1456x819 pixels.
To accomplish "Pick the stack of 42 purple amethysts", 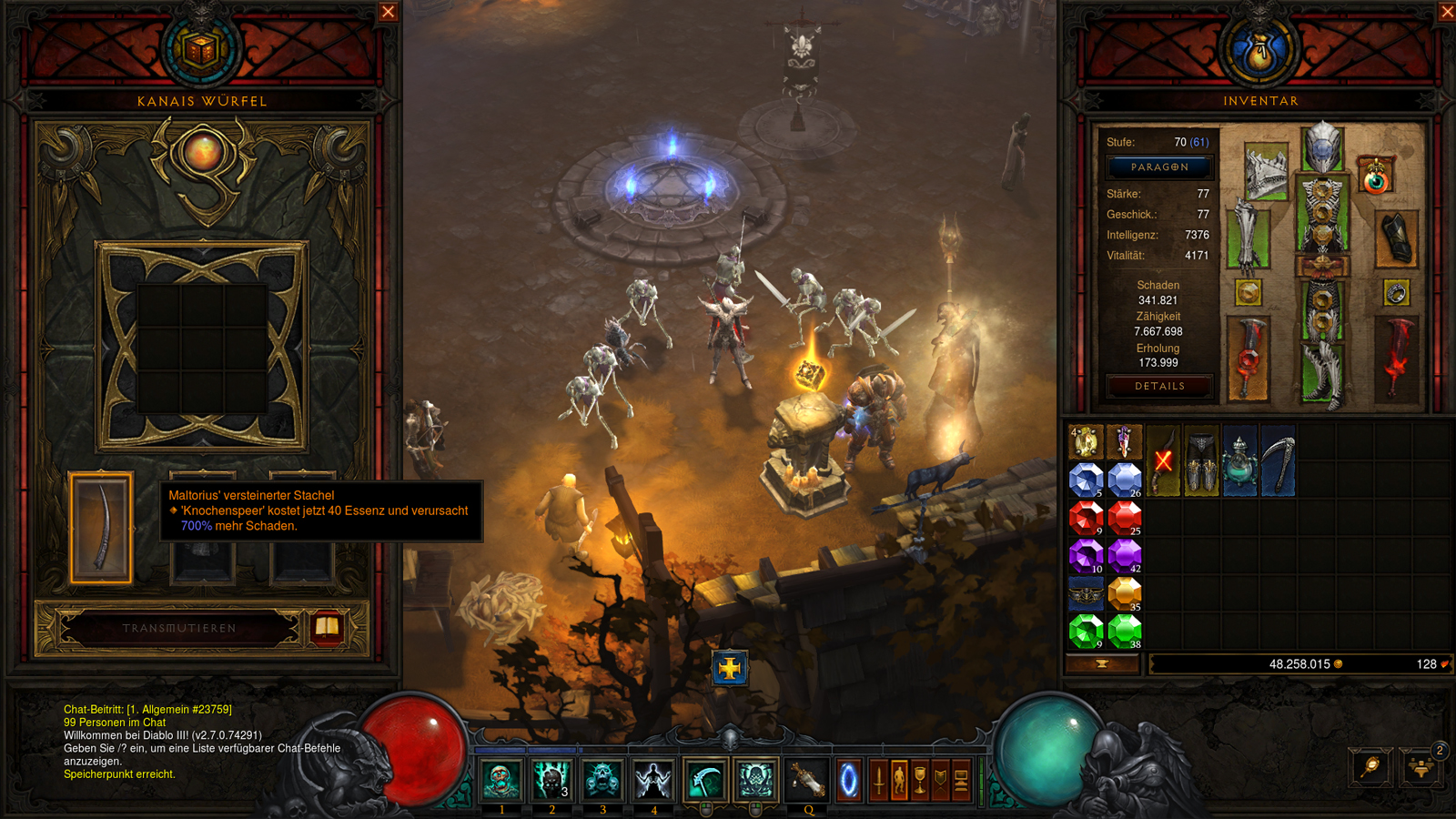I will 1125,554.
